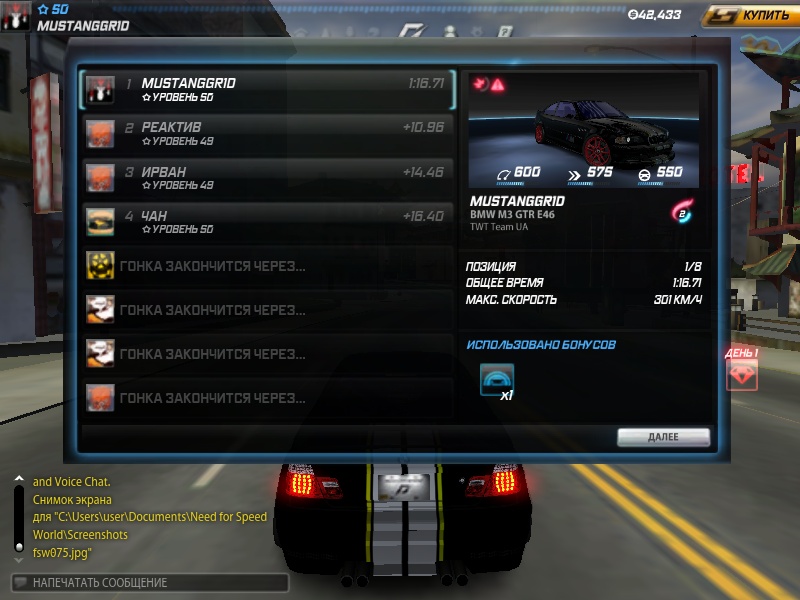800x600 pixels.
Task: Open the Купить shop button
Action: pos(749,16)
